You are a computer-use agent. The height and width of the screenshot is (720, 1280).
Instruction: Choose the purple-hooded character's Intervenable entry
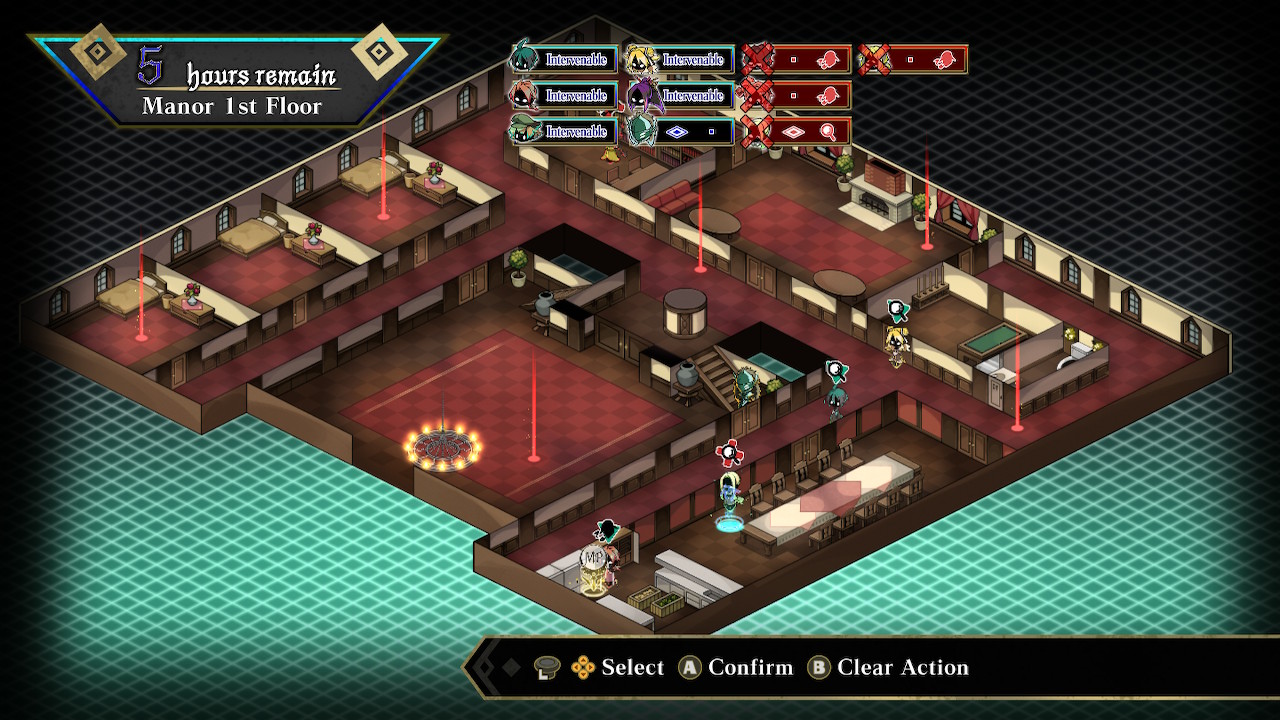click(x=681, y=96)
